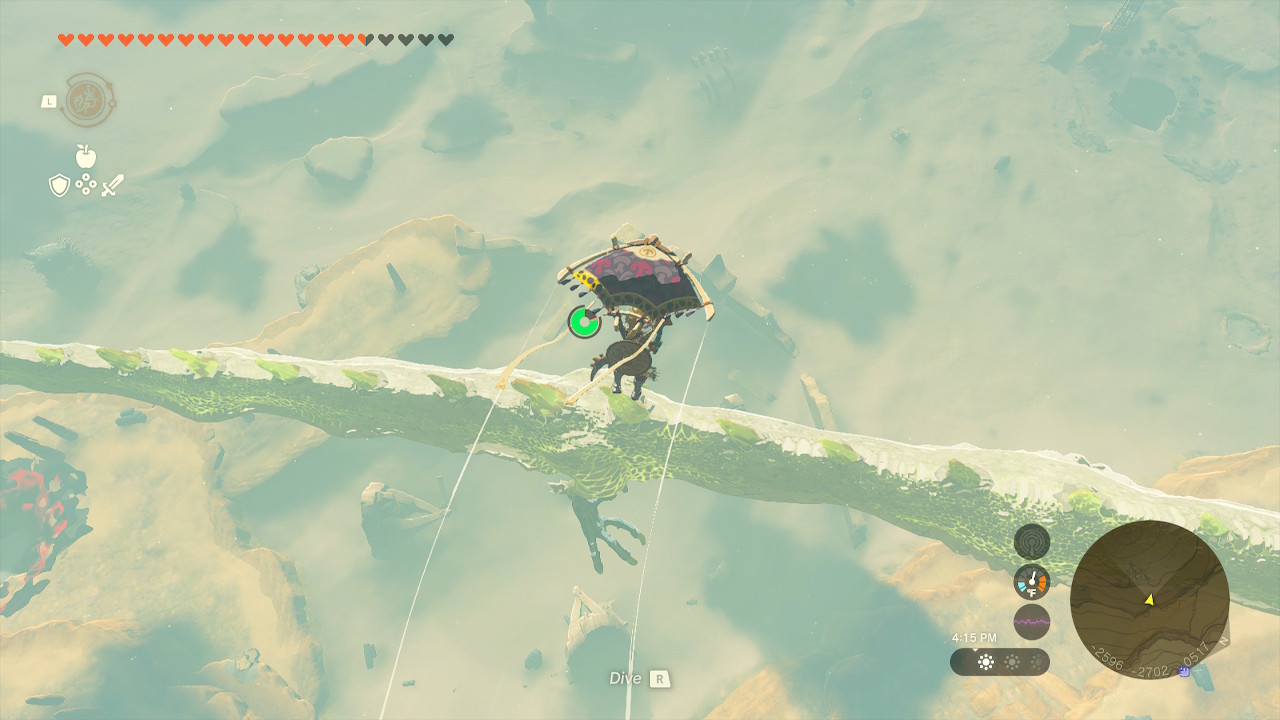Image resolution: width=1280 pixels, height=720 pixels.
Task: Select the Purah Pad sensor icon
Action: [1031, 539]
